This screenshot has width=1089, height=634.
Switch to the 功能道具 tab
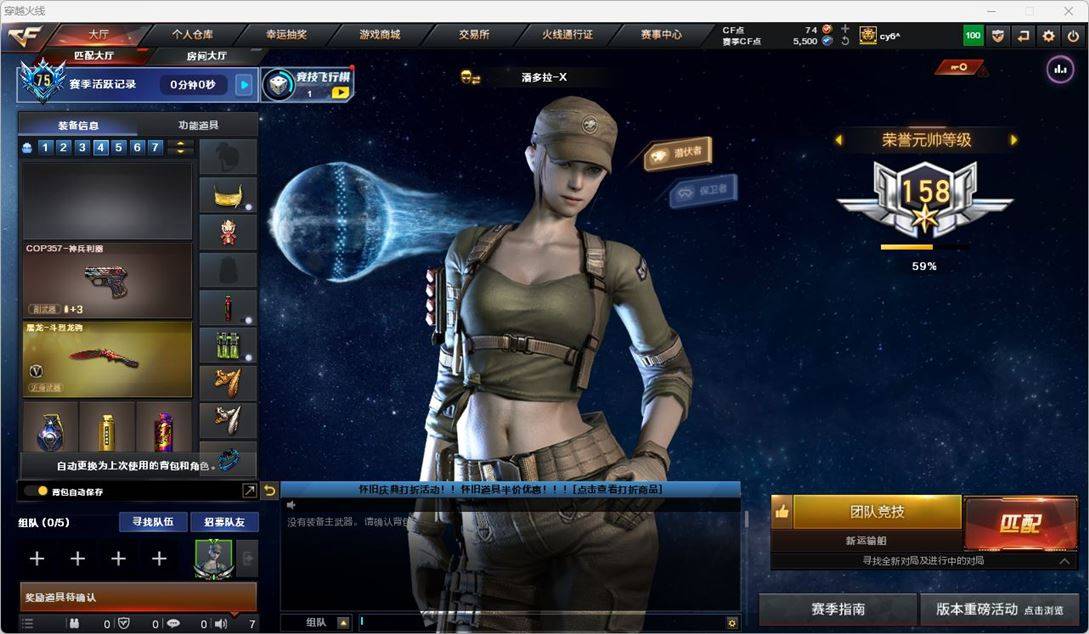click(198, 126)
